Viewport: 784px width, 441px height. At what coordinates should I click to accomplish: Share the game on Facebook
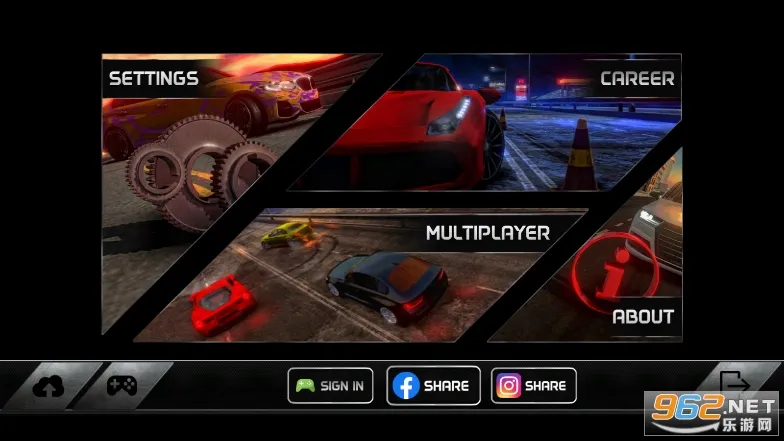tap(433, 385)
